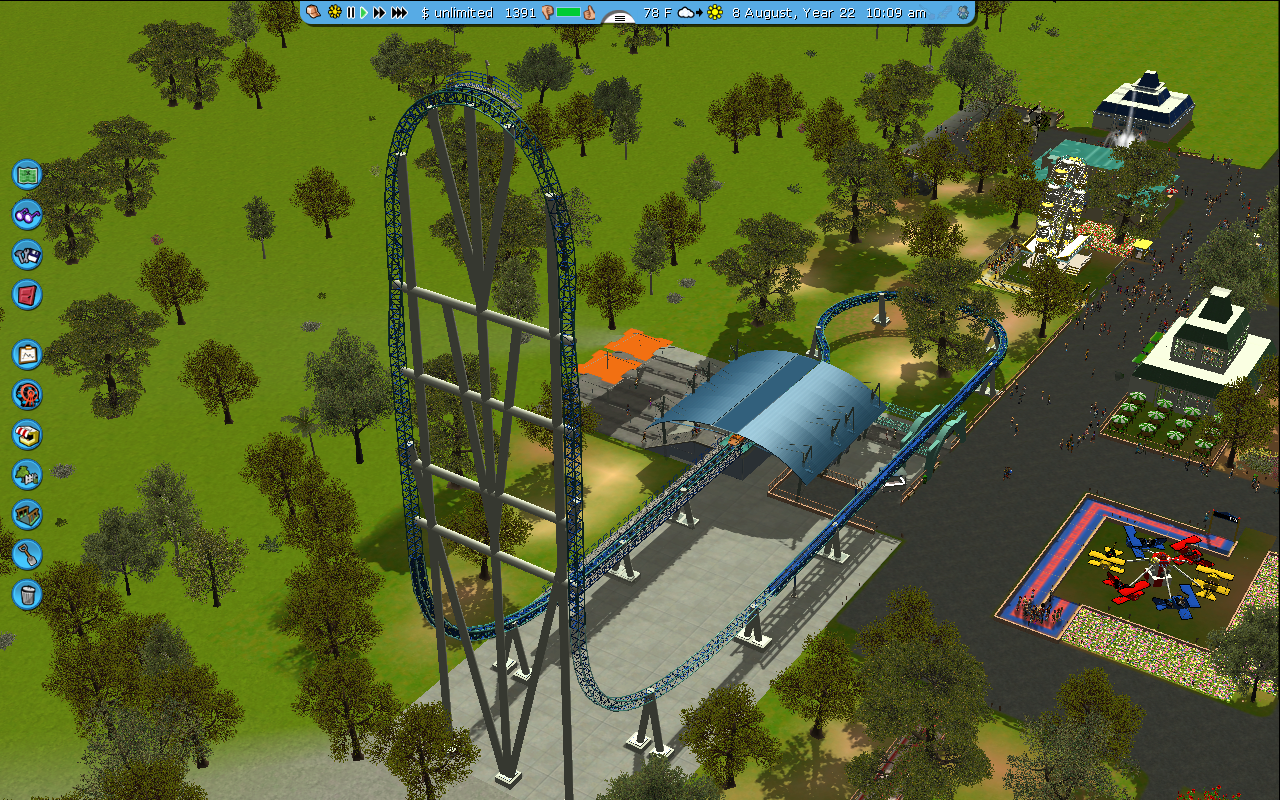Open the paths and queues icon

[27, 514]
